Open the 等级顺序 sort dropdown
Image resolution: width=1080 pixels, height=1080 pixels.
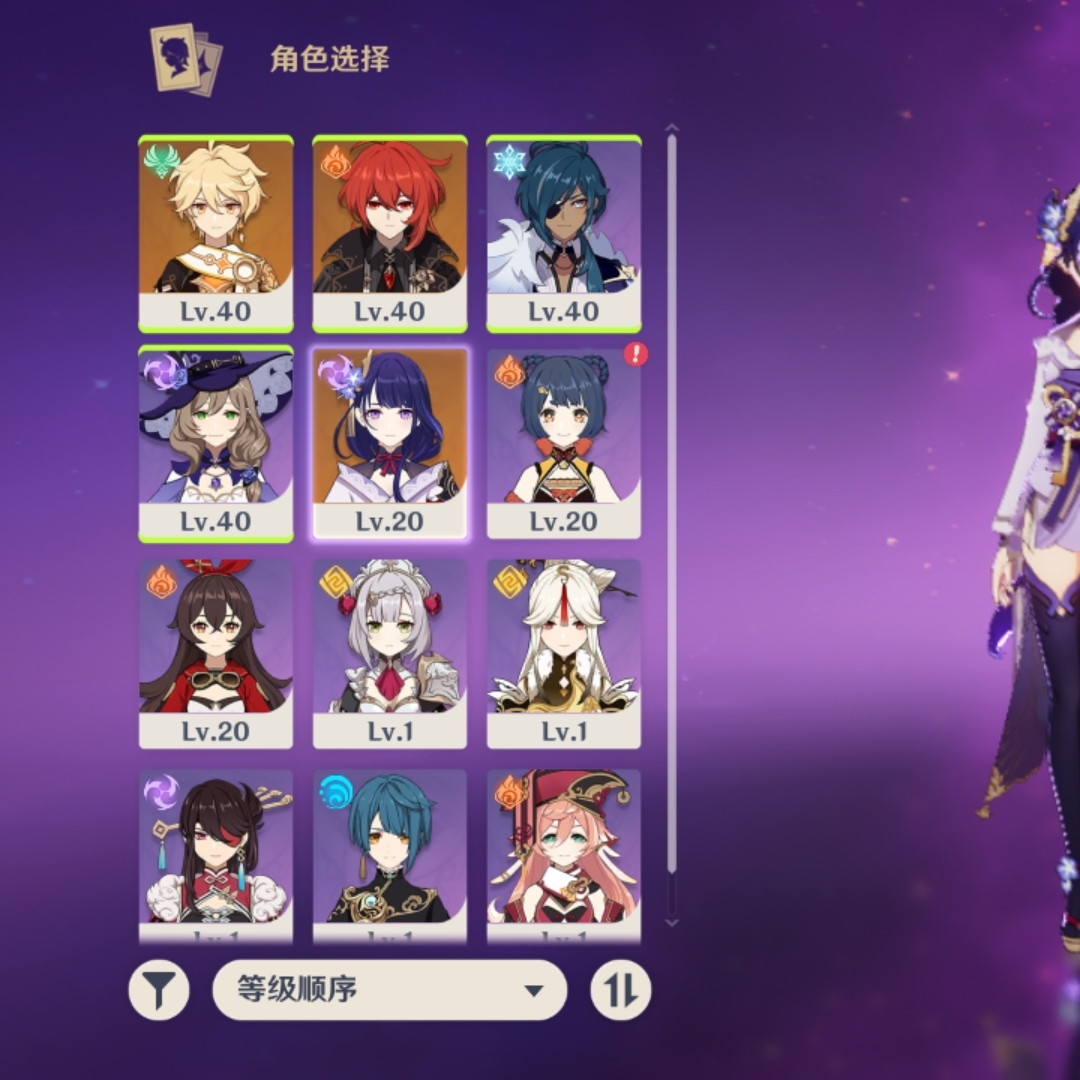pos(390,990)
